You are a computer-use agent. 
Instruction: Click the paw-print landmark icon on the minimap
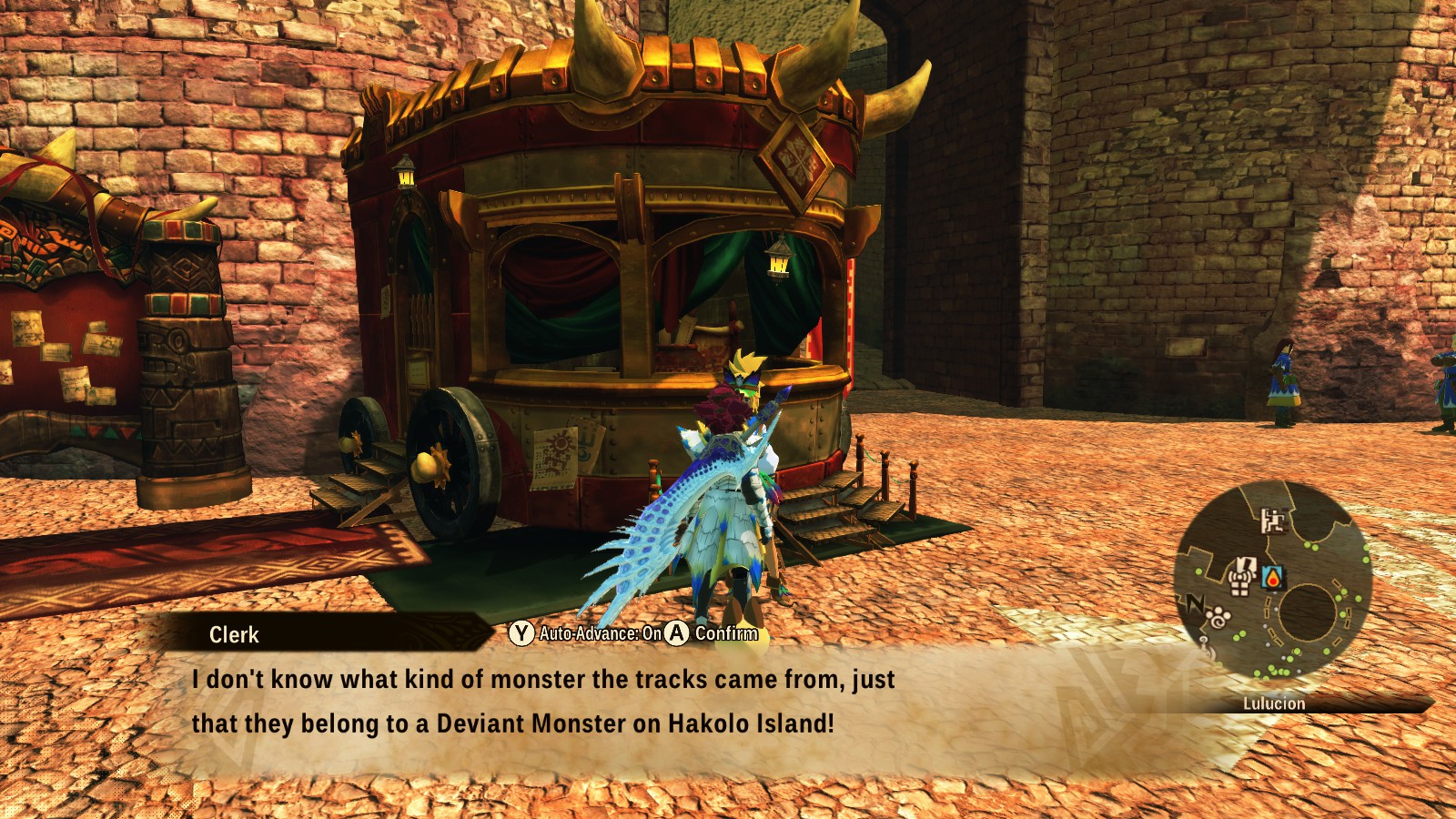click(x=1218, y=616)
